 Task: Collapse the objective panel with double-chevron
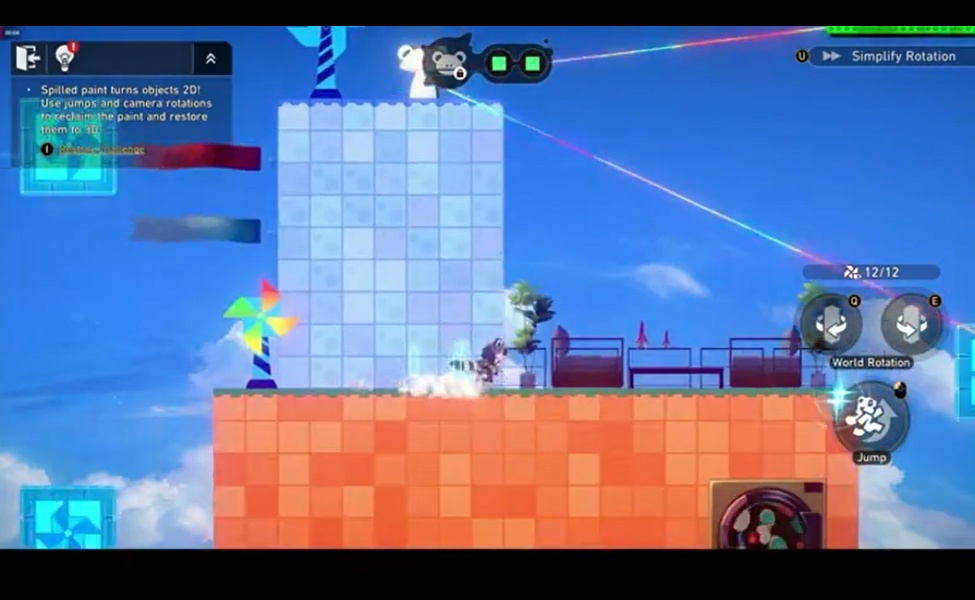pyautogui.click(x=210, y=59)
